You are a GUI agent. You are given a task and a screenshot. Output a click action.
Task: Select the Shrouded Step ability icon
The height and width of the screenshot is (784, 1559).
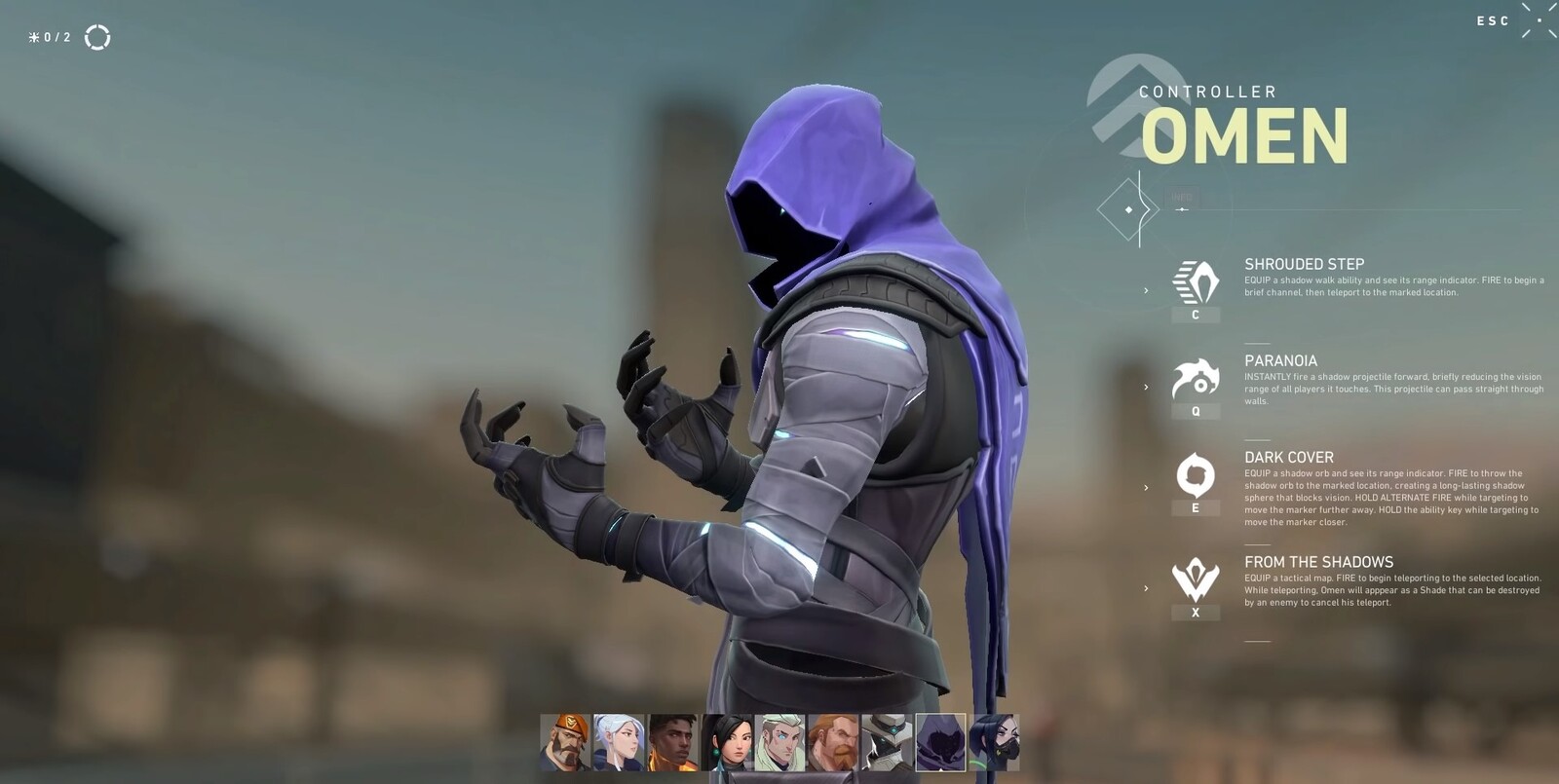pos(1195,280)
